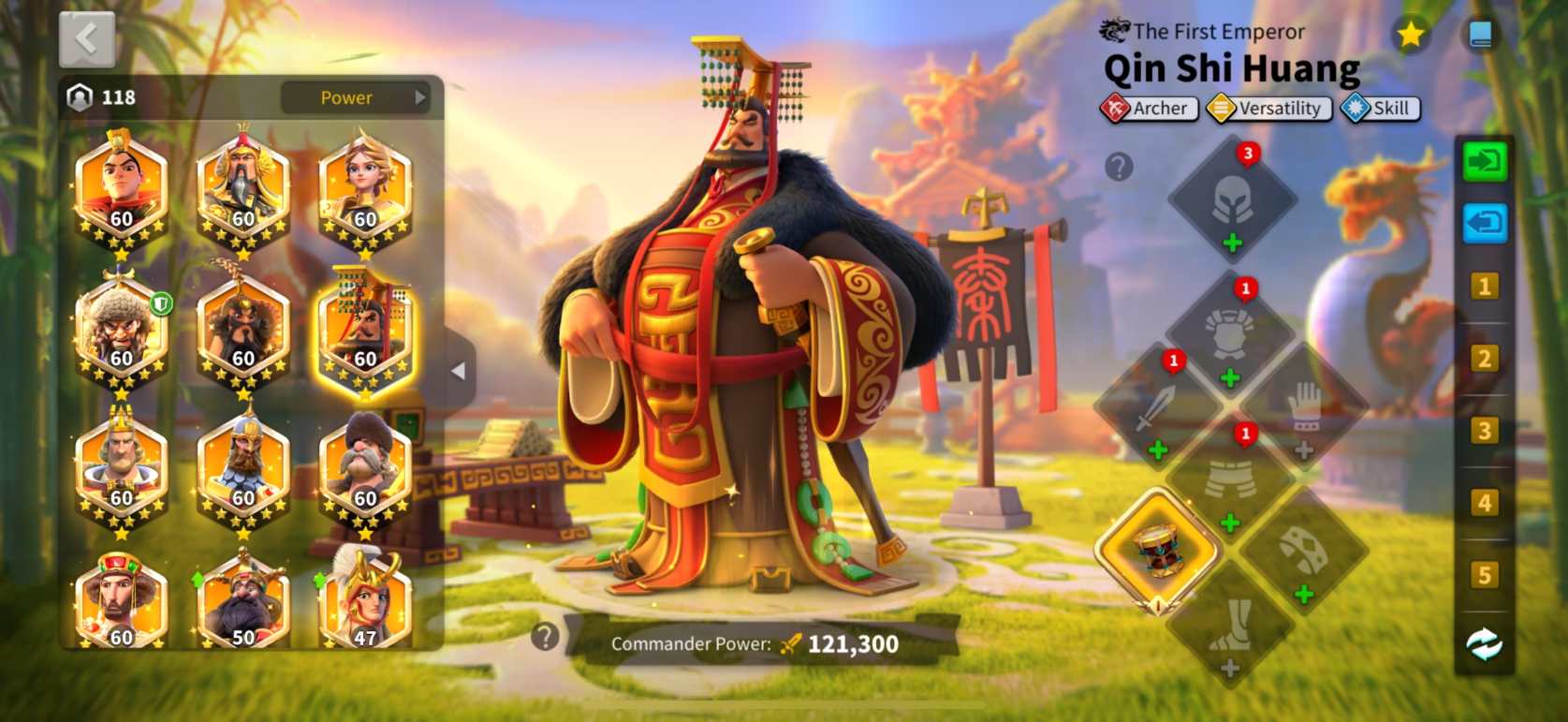Go back with the arrow button
1568x722 pixels.
click(87, 40)
